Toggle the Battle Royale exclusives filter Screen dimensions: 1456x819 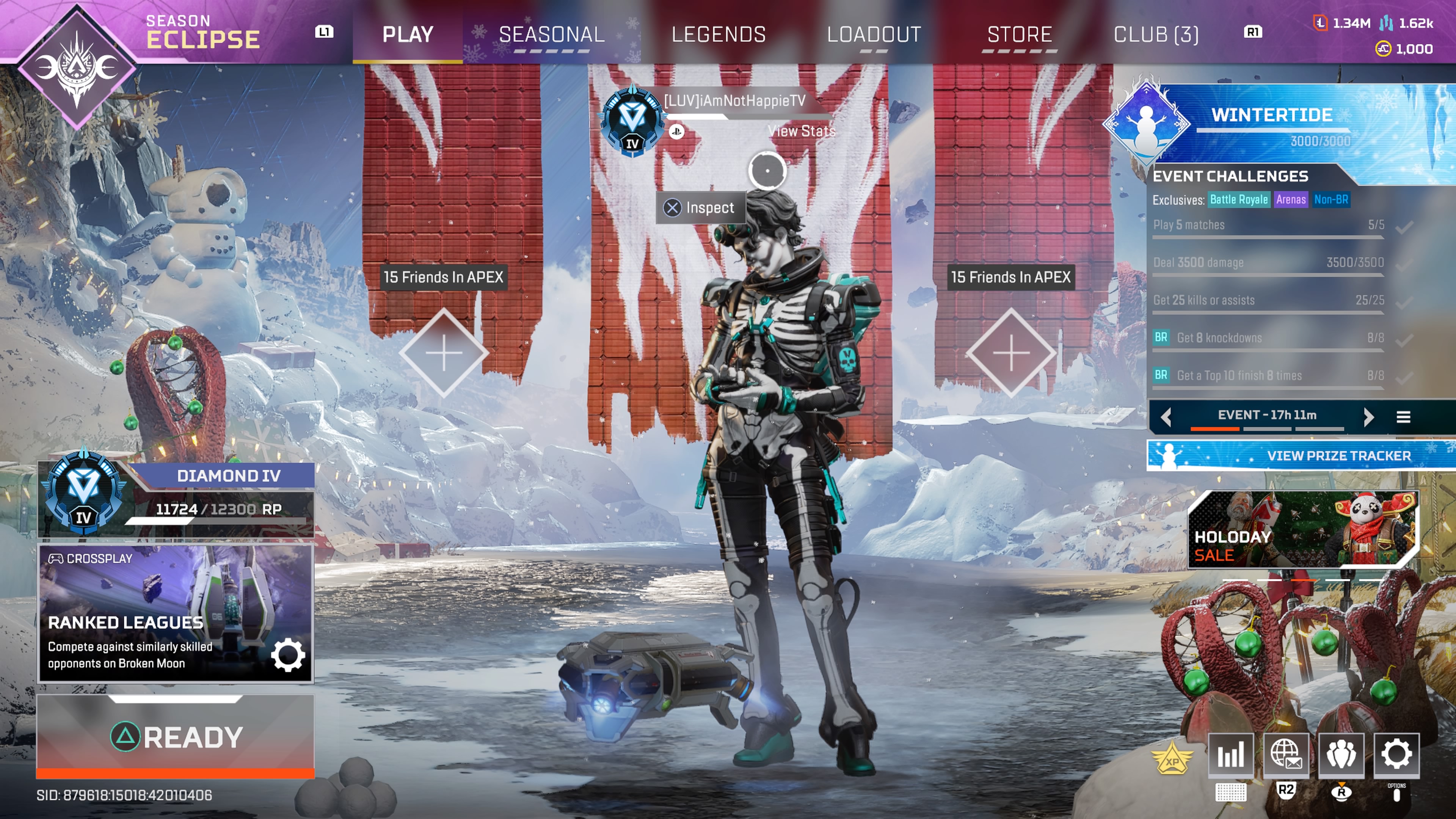(x=1238, y=199)
